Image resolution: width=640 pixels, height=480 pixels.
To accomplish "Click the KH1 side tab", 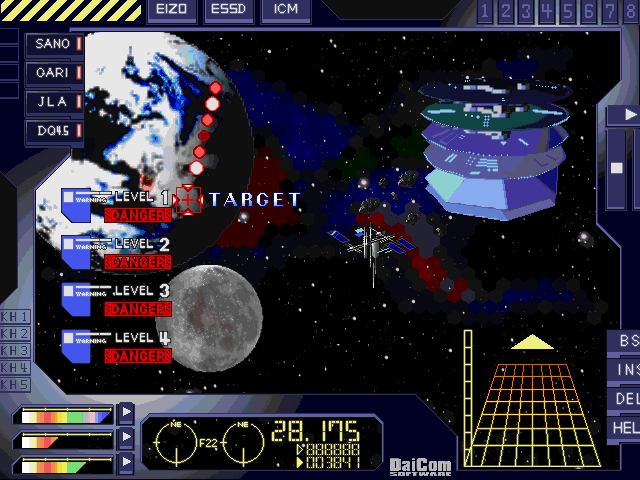I will click(x=15, y=317).
